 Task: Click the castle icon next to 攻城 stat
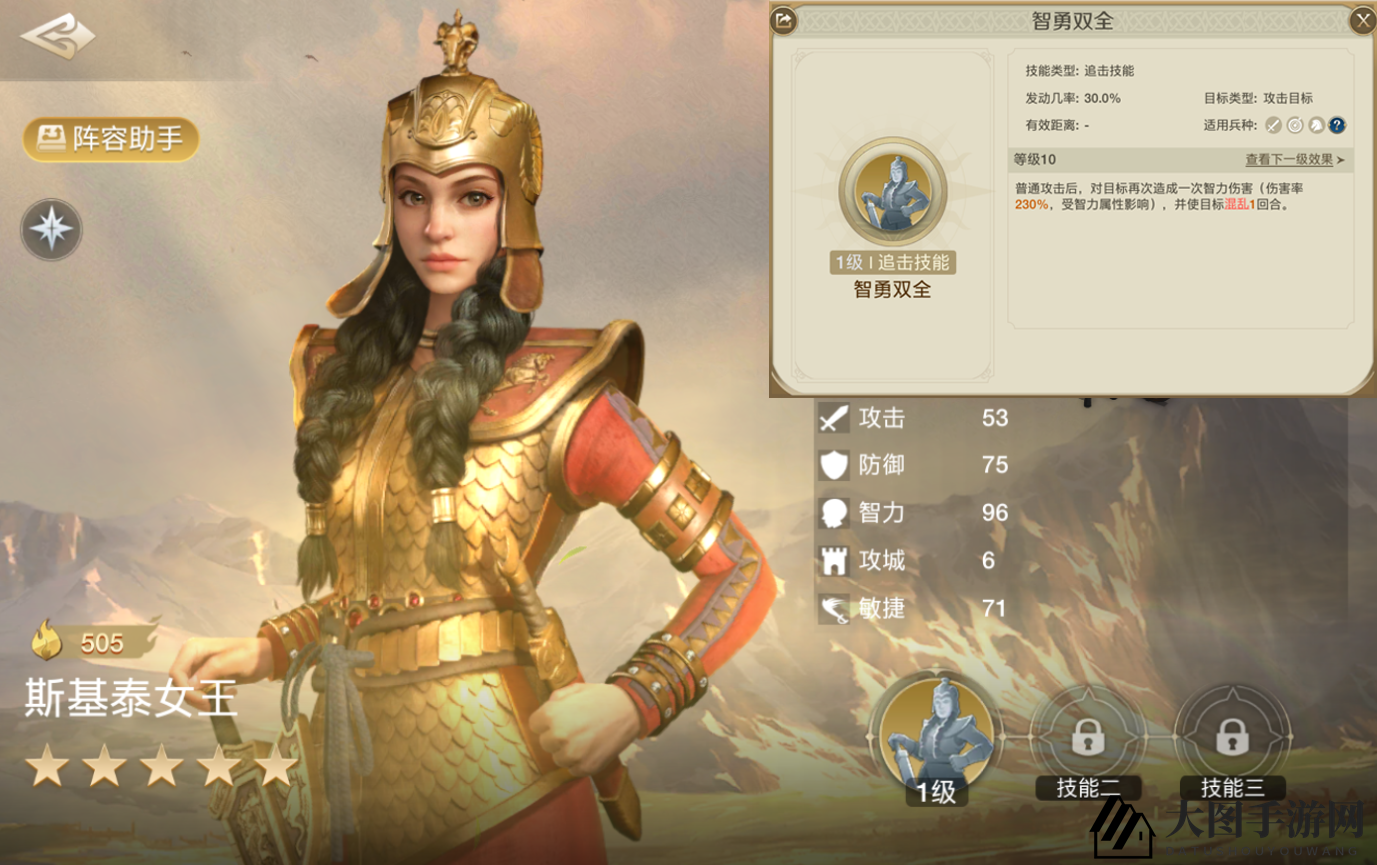pos(833,560)
